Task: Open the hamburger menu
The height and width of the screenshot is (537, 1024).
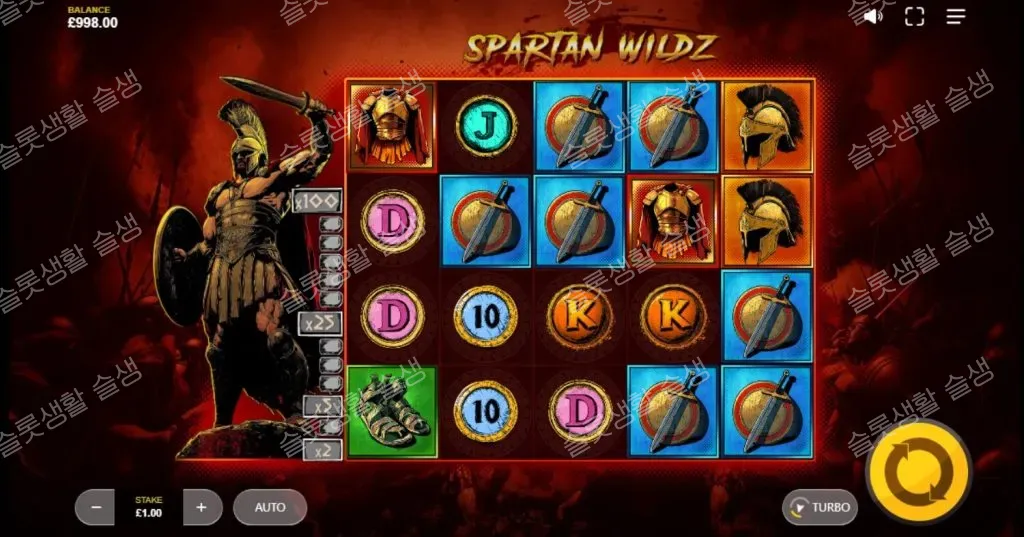Action: [956, 16]
